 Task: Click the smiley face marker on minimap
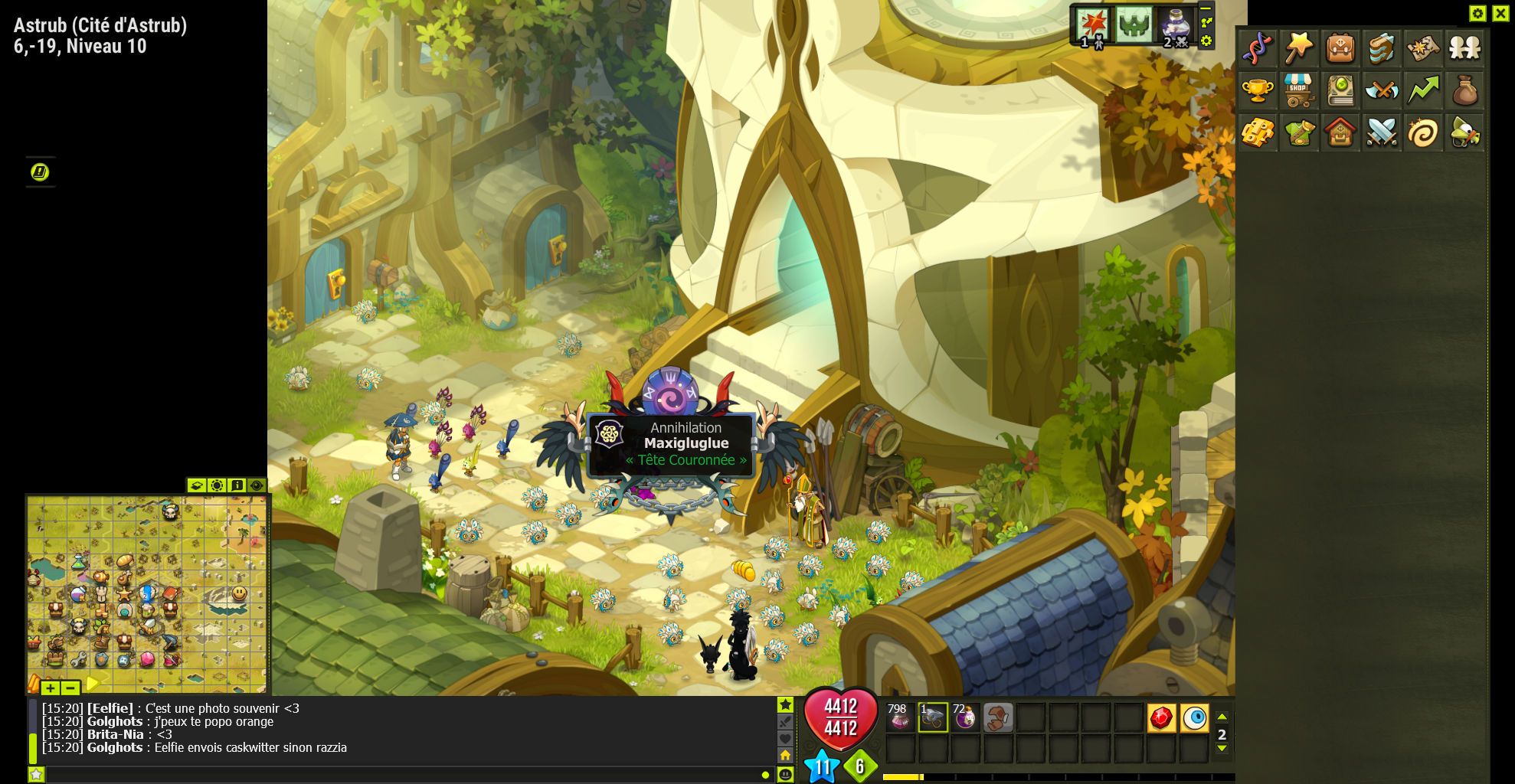point(240,593)
